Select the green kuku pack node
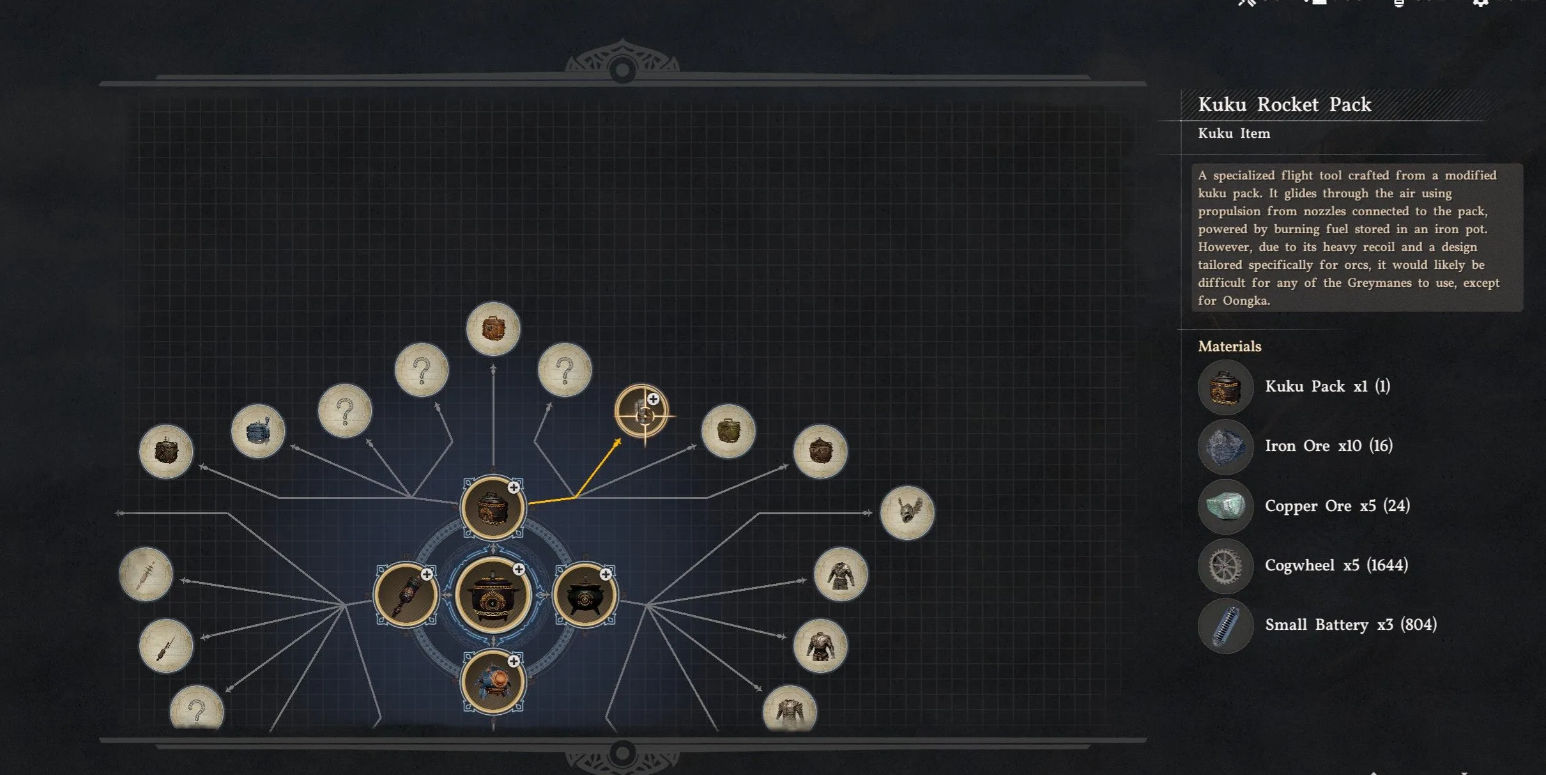 click(728, 432)
